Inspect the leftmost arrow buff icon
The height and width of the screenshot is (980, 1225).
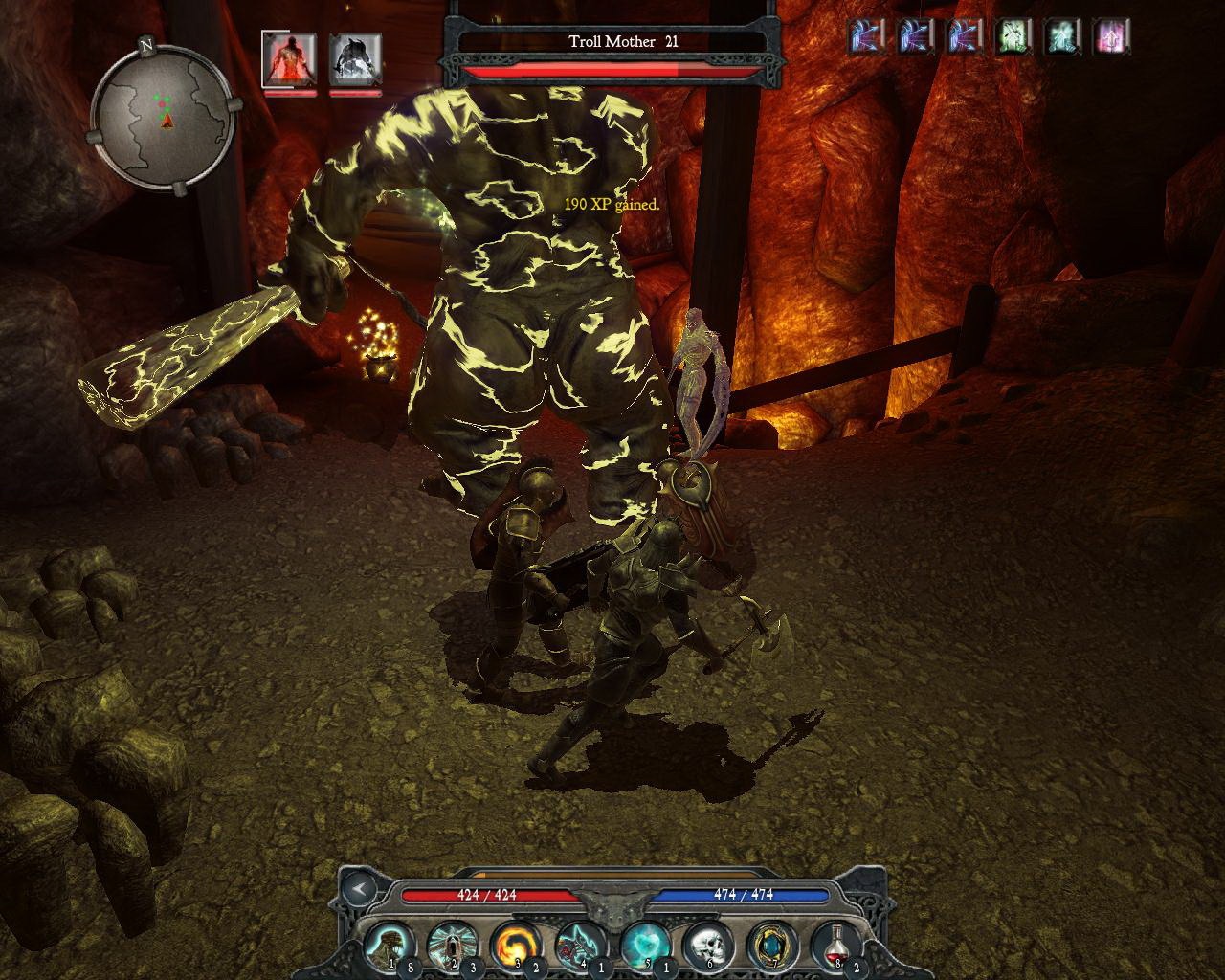[866, 38]
